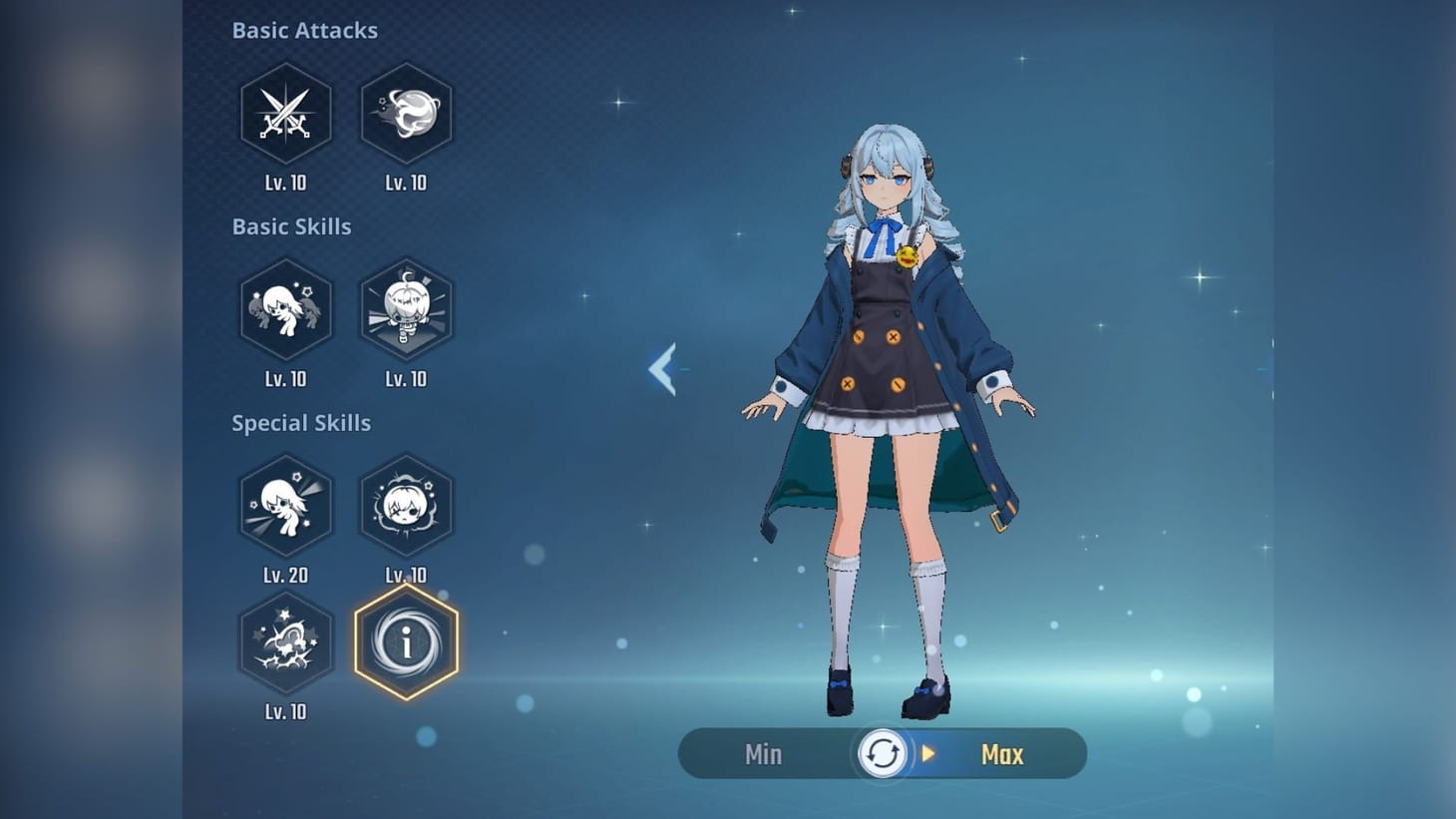Click the Lv. 20 label under the special skill
The width and height of the screenshot is (1456, 819).
point(286,575)
